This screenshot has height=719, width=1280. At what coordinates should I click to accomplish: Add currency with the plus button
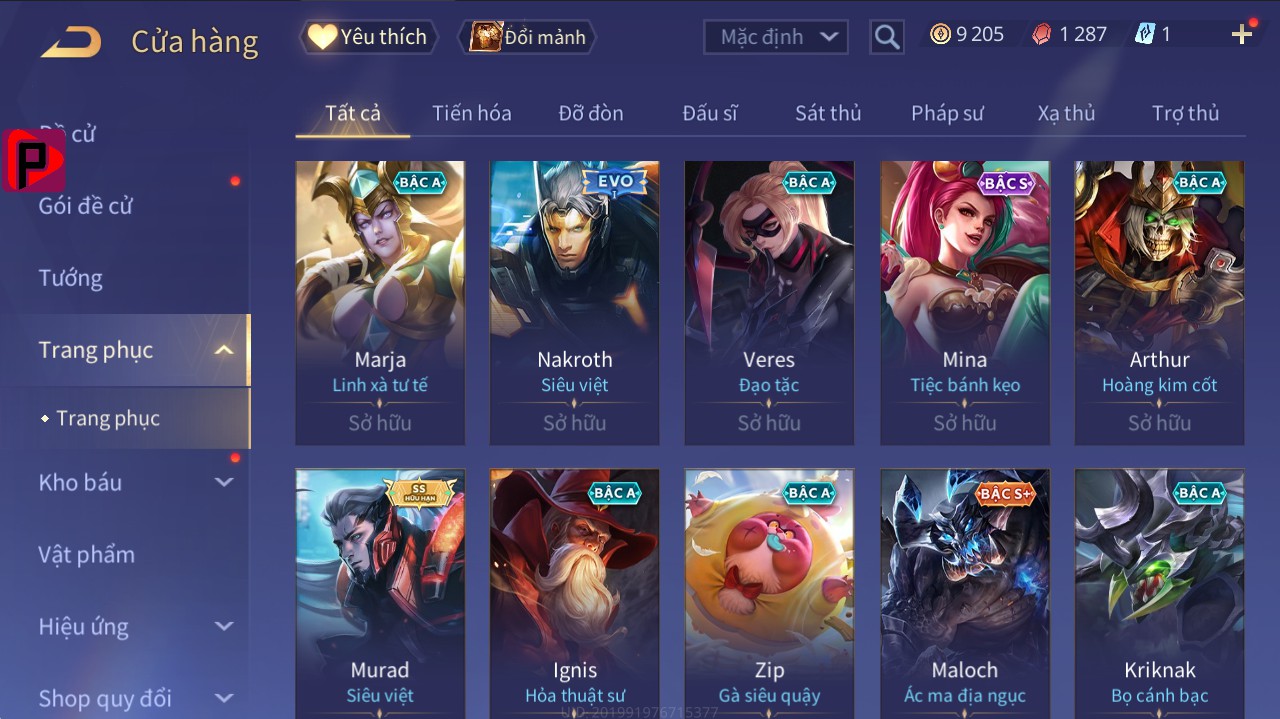point(1242,35)
